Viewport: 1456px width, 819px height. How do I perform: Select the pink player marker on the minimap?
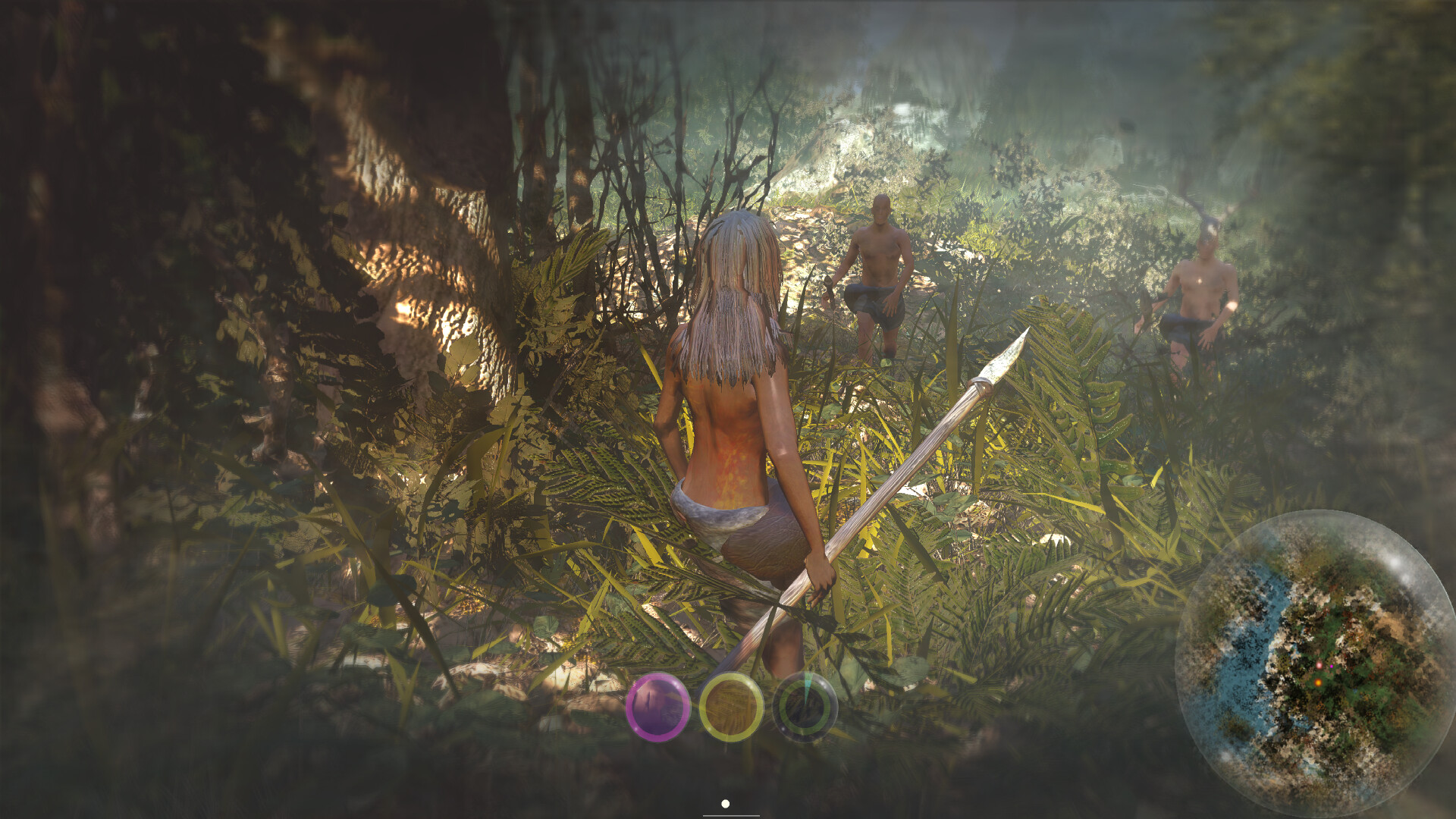tap(1319, 665)
